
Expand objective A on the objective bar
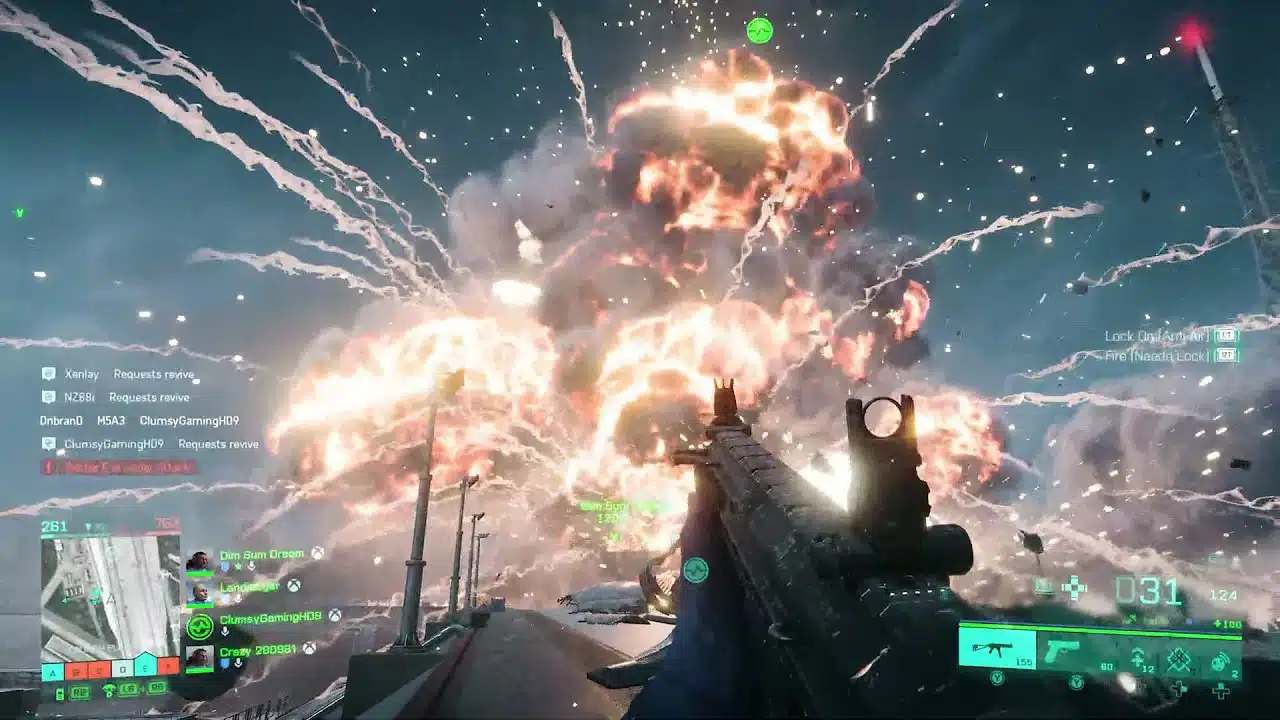(x=52, y=669)
